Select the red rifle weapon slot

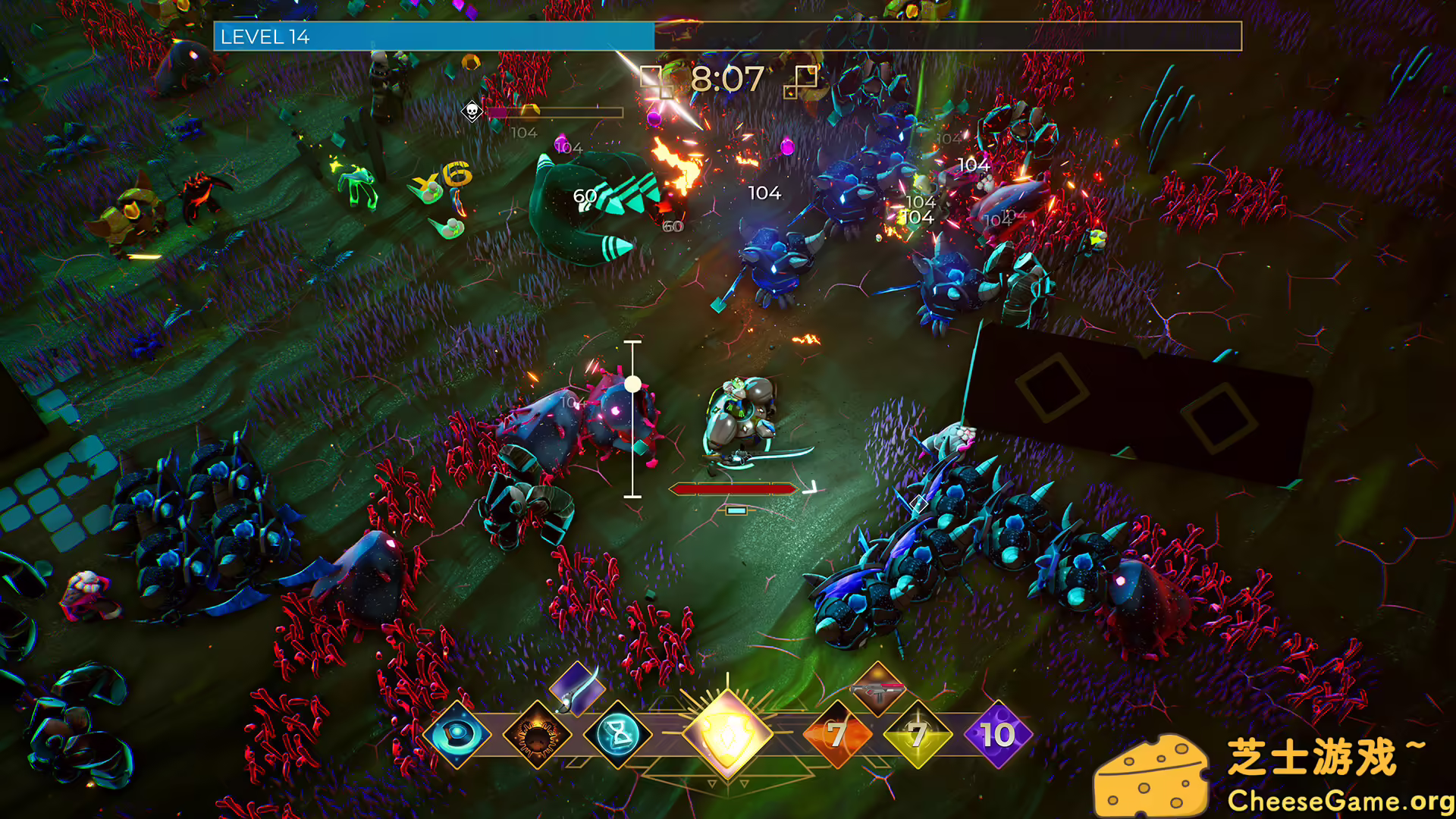877,689
